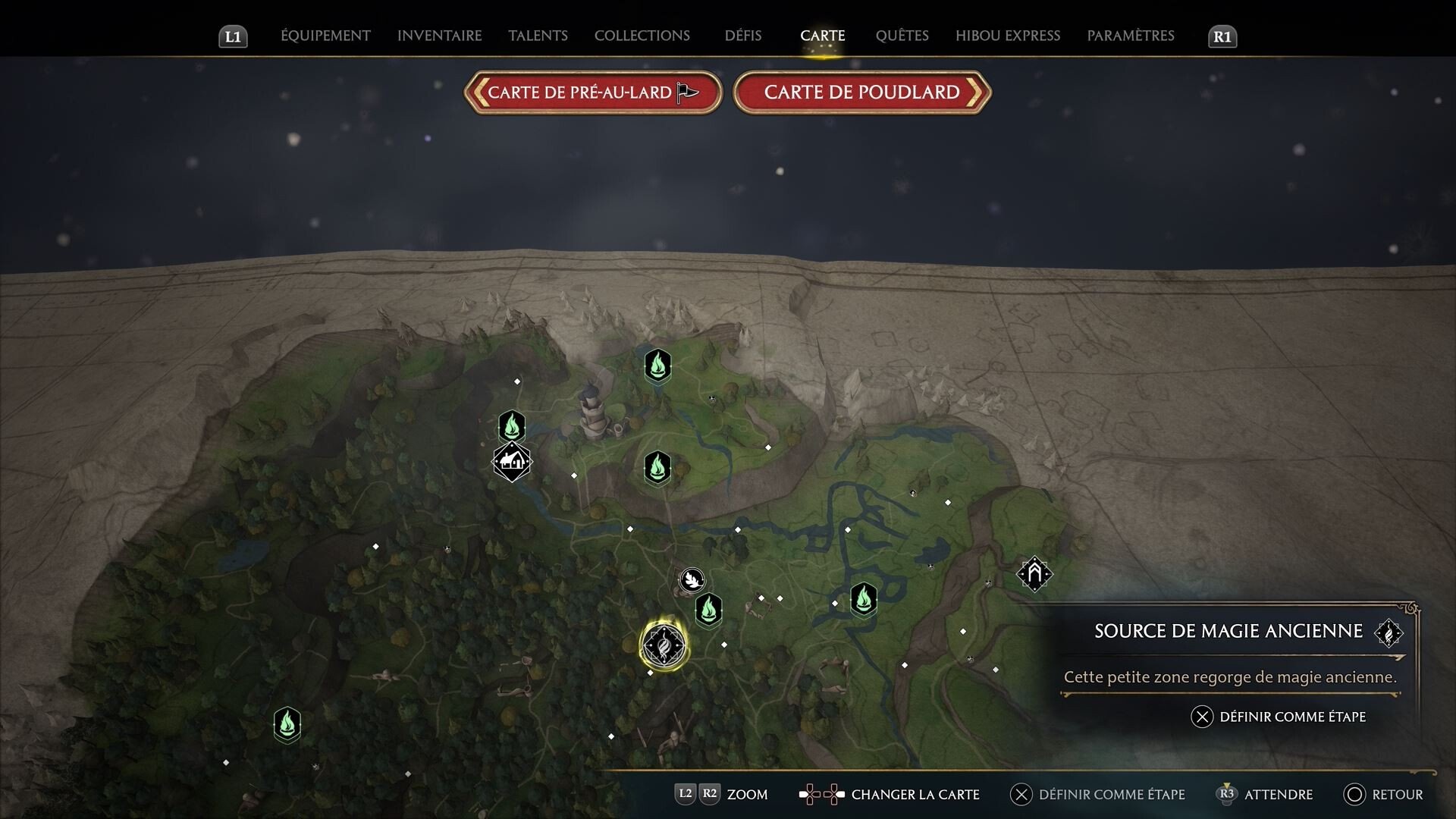Select the Floo Flame icon north of the tower
This screenshot has width=1456, height=819.
[658, 366]
